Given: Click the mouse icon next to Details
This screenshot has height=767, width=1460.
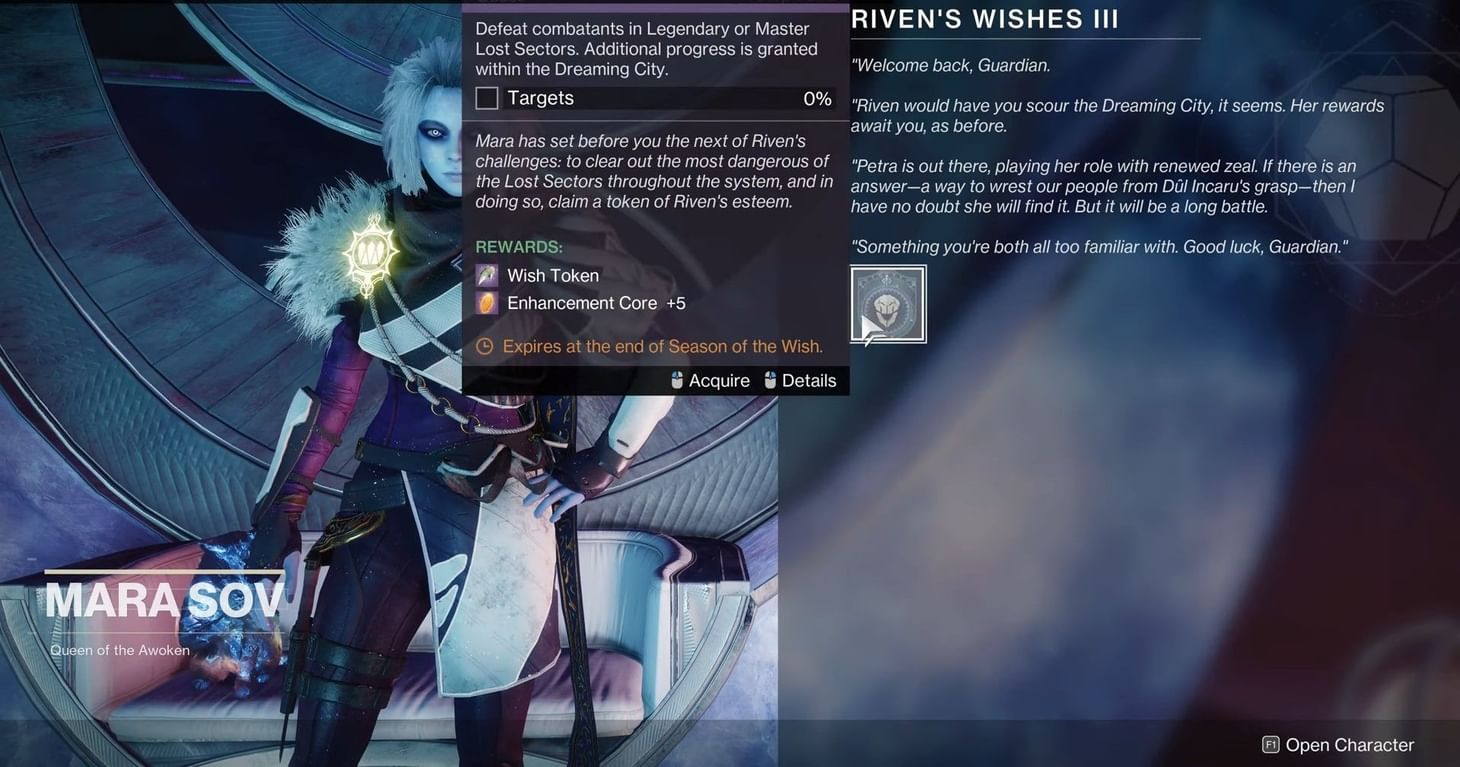Looking at the screenshot, I should 769,380.
